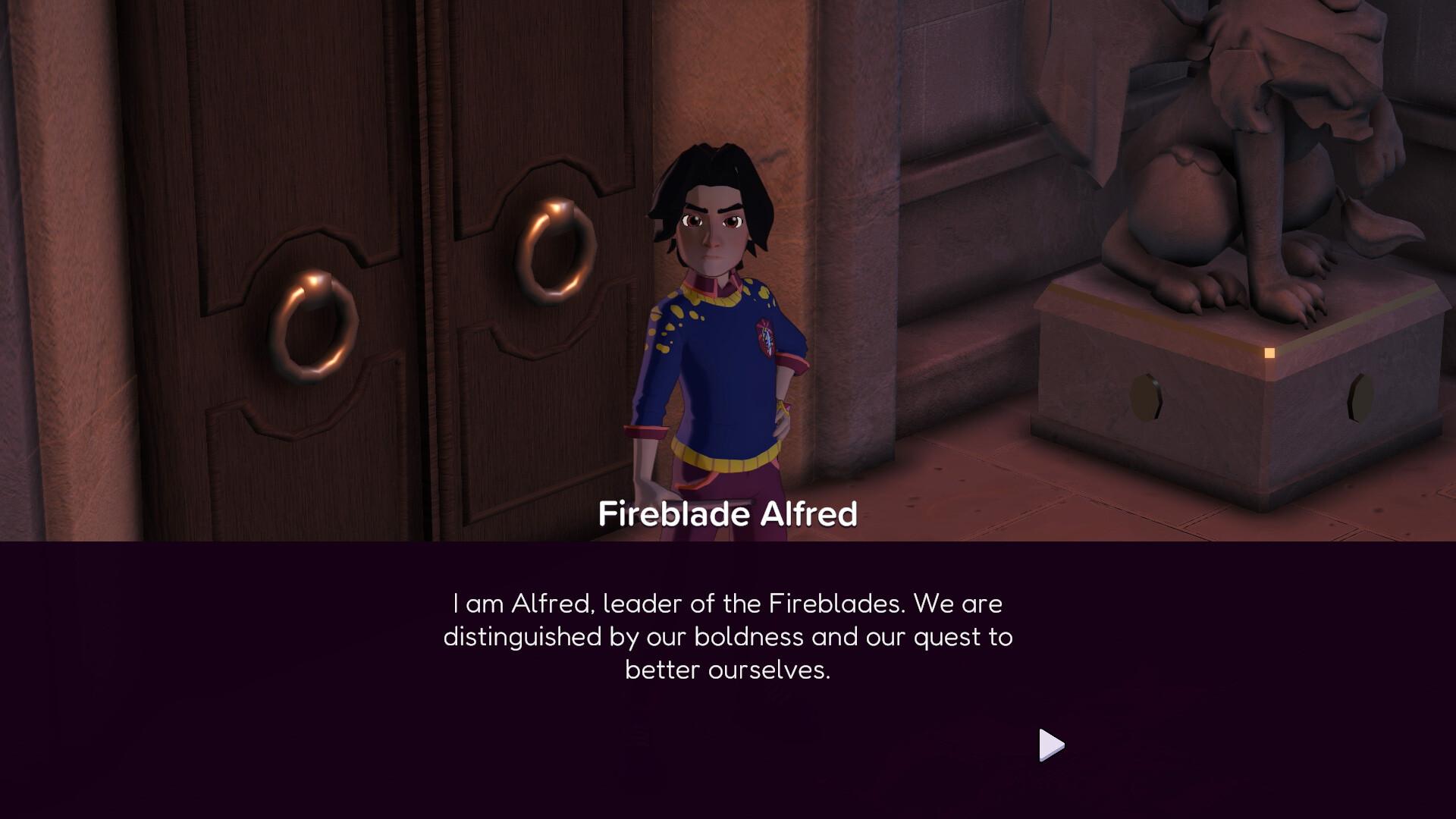Click the dialogue advance arrow
The width and height of the screenshot is (1456, 819).
[x=1050, y=745]
